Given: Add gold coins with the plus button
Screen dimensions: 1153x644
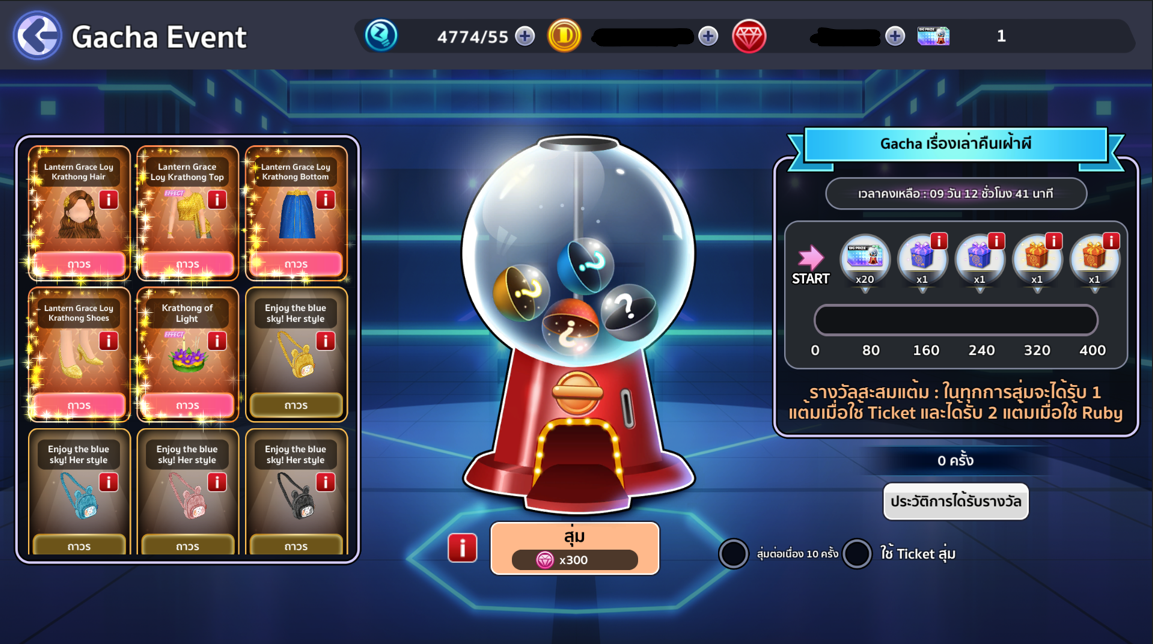Looking at the screenshot, I should click(708, 37).
